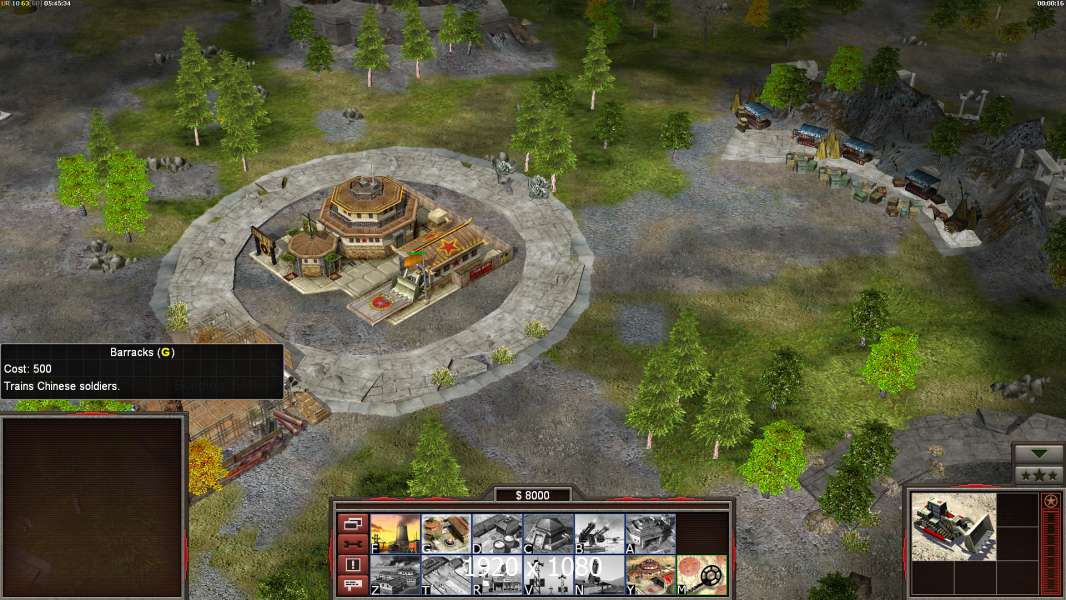Screen dimensions: 1066x600
Task: Select the Bunker build icon
Action: click(548, 534)
